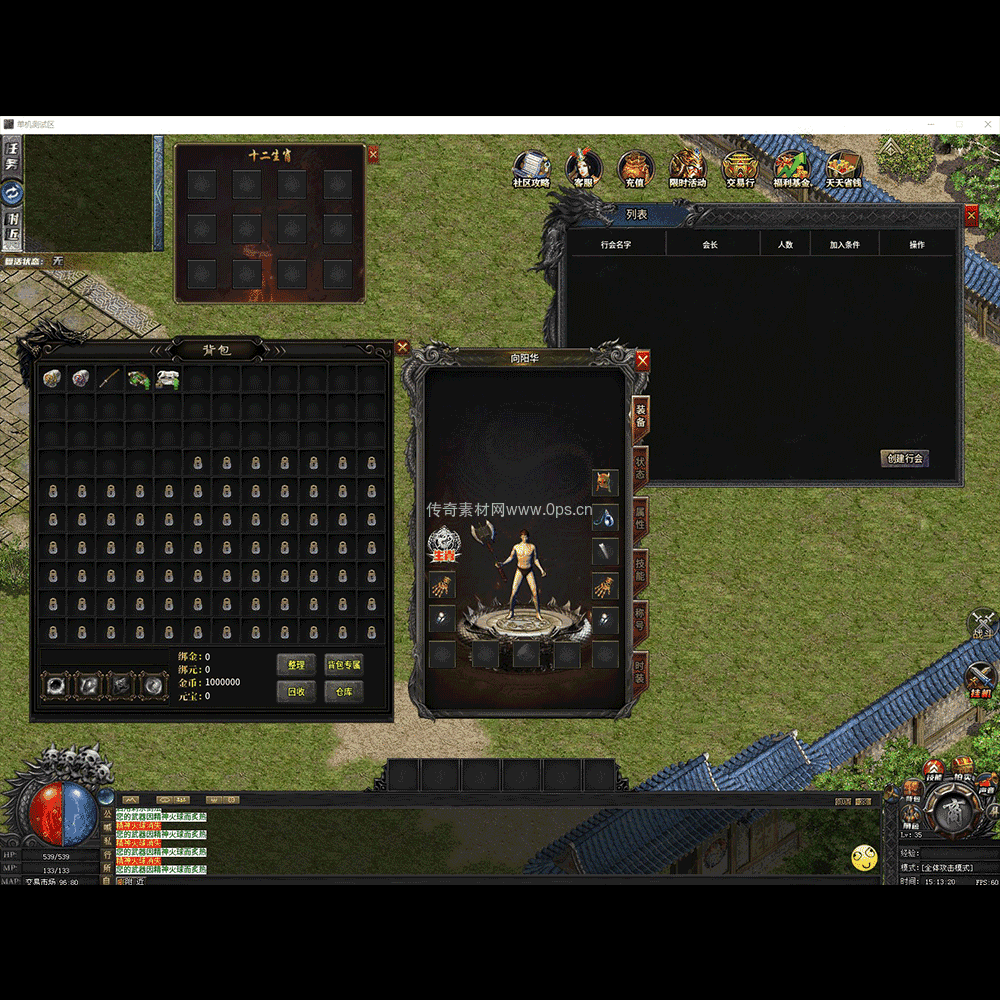The width and height of the screenshot is (1000, 1000).
Task: Close the 向阳华 character window
Action: tap(643, 360)
